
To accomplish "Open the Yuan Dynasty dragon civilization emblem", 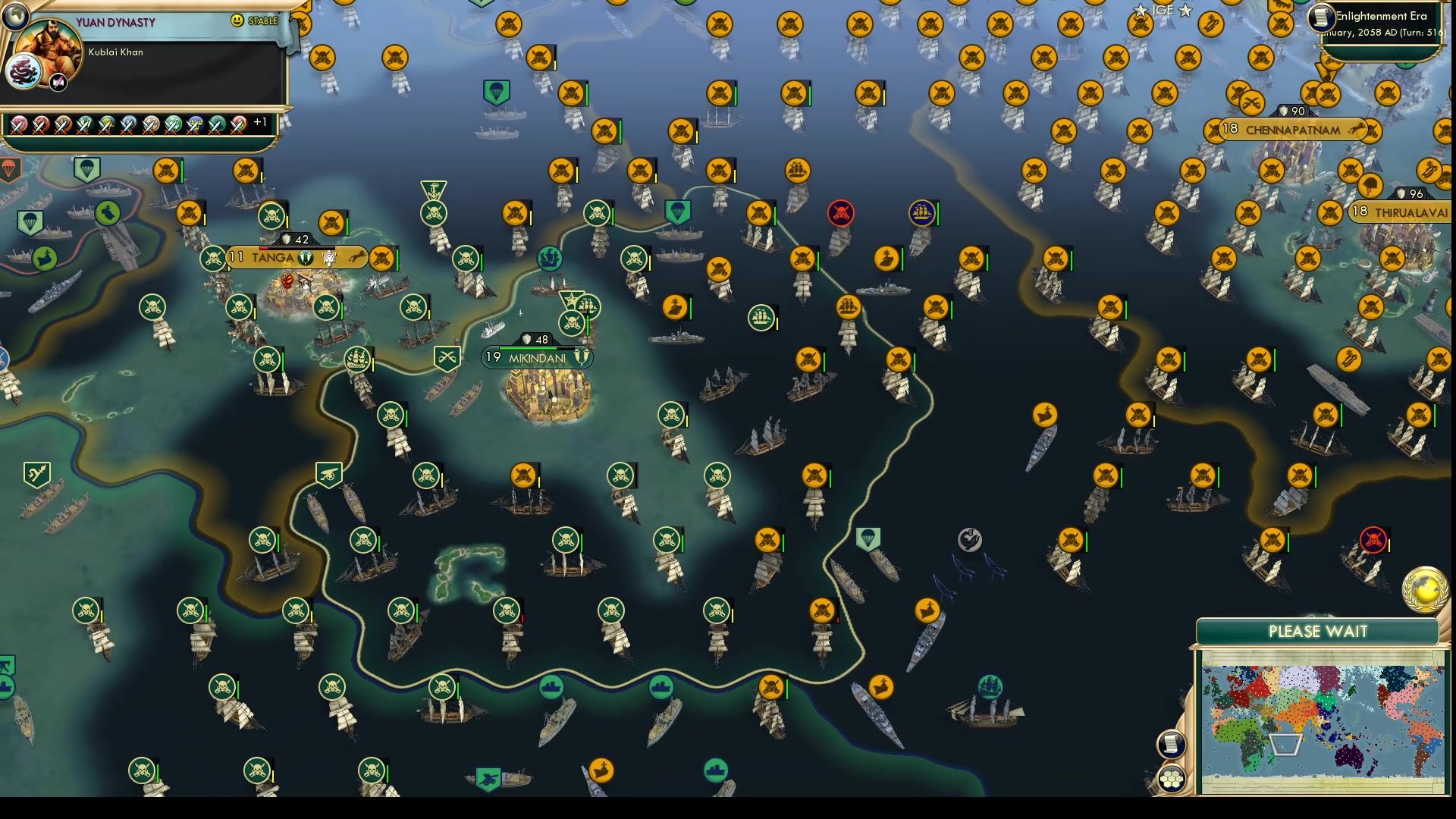I will [x=25, y=71].
